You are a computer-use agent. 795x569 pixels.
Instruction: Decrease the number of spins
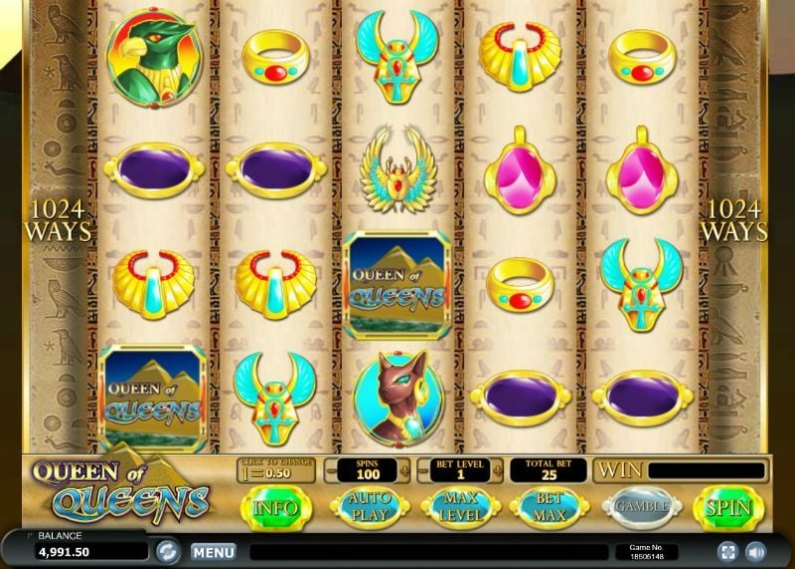(331, 471)
